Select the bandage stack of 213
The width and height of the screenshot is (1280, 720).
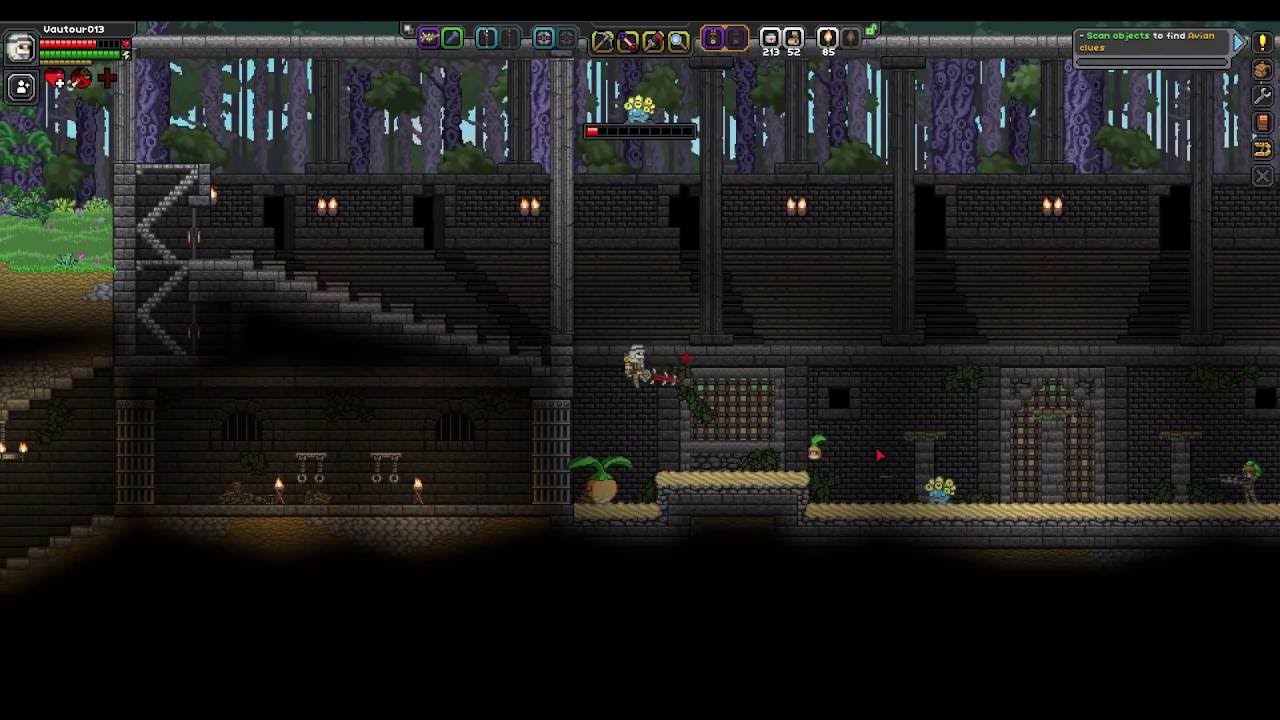770,39
